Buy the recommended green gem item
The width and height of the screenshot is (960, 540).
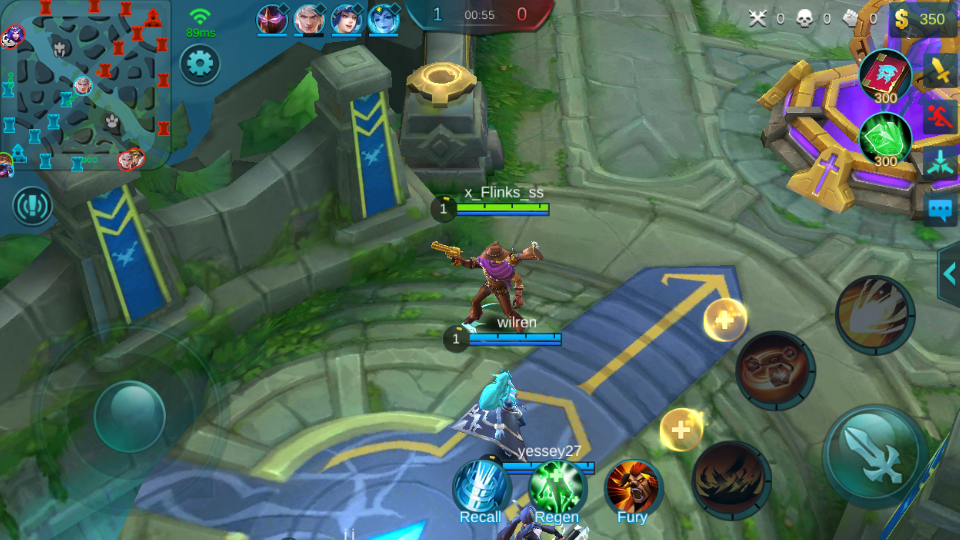(885, 138)
